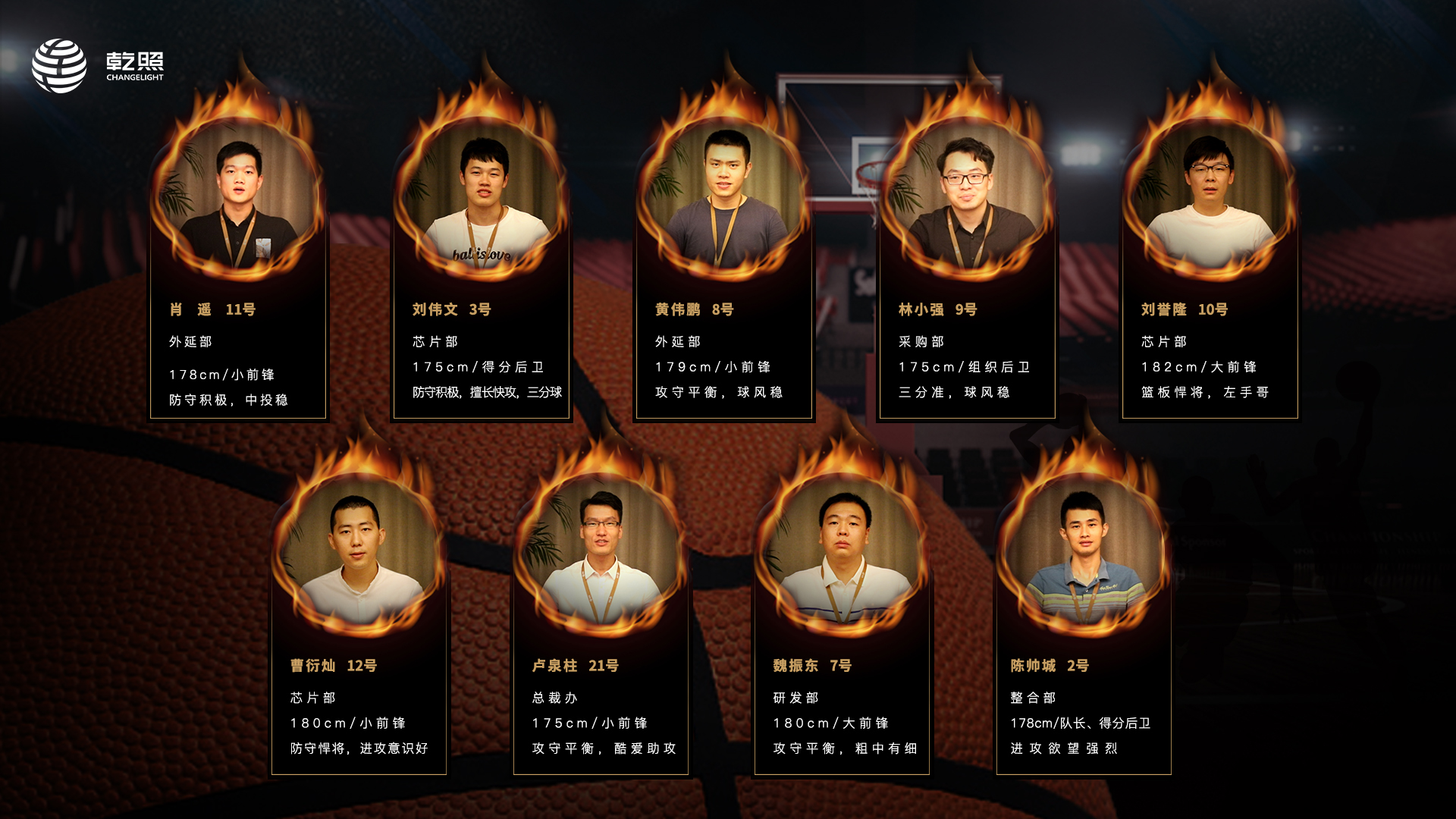Click the 乾照 Changelight logo

click(98, 66)
